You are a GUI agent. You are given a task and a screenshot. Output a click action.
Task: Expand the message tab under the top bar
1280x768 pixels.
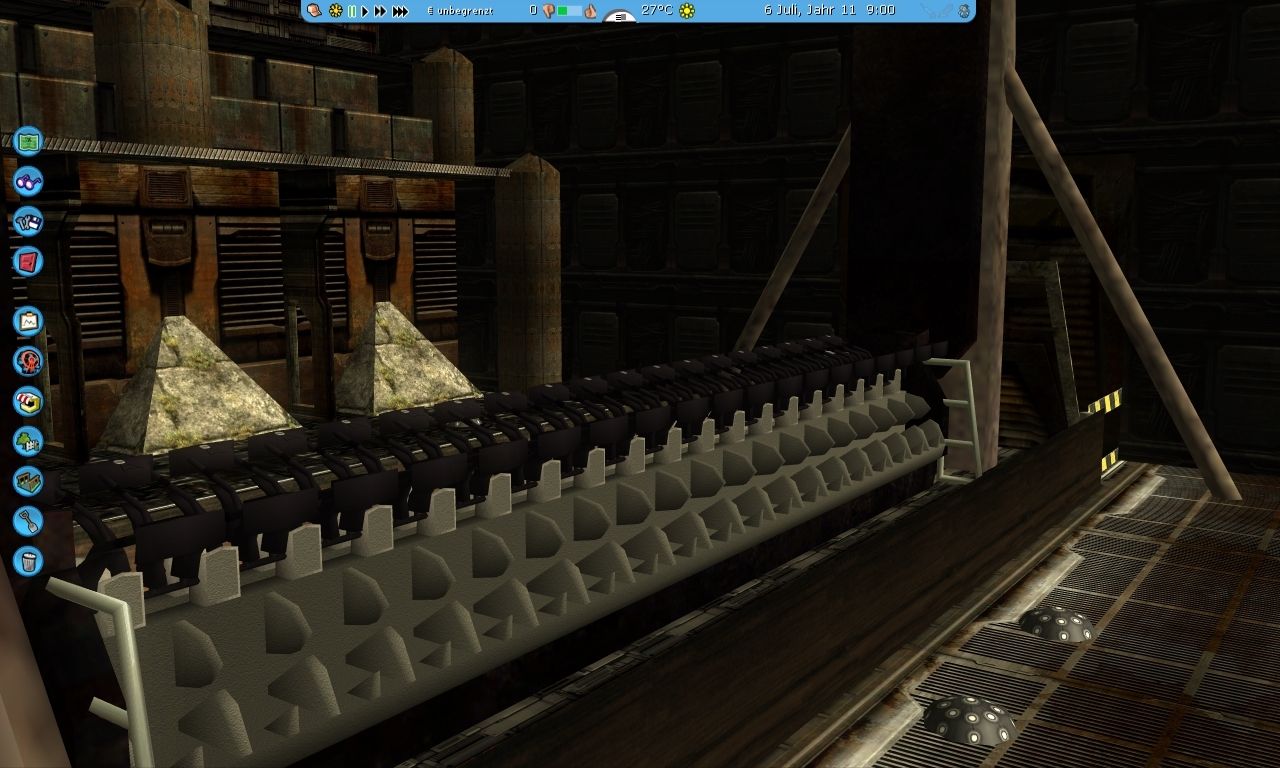pyautogui.click(x=621, y=17)
